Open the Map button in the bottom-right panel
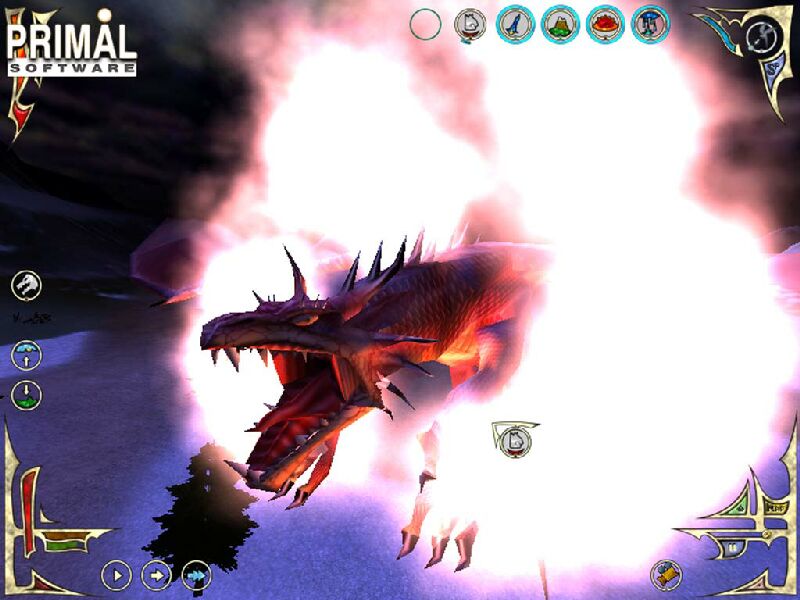 pos(772,508)
